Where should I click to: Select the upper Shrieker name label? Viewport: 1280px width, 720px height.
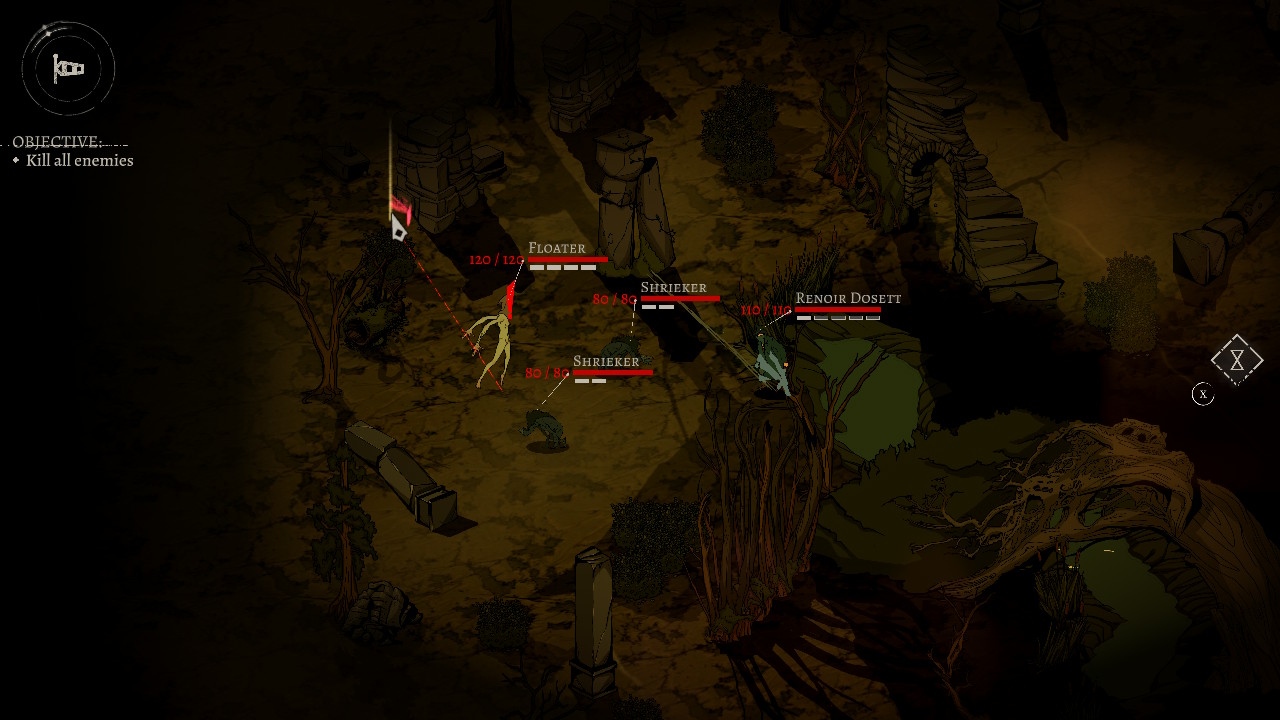[675, 286]
